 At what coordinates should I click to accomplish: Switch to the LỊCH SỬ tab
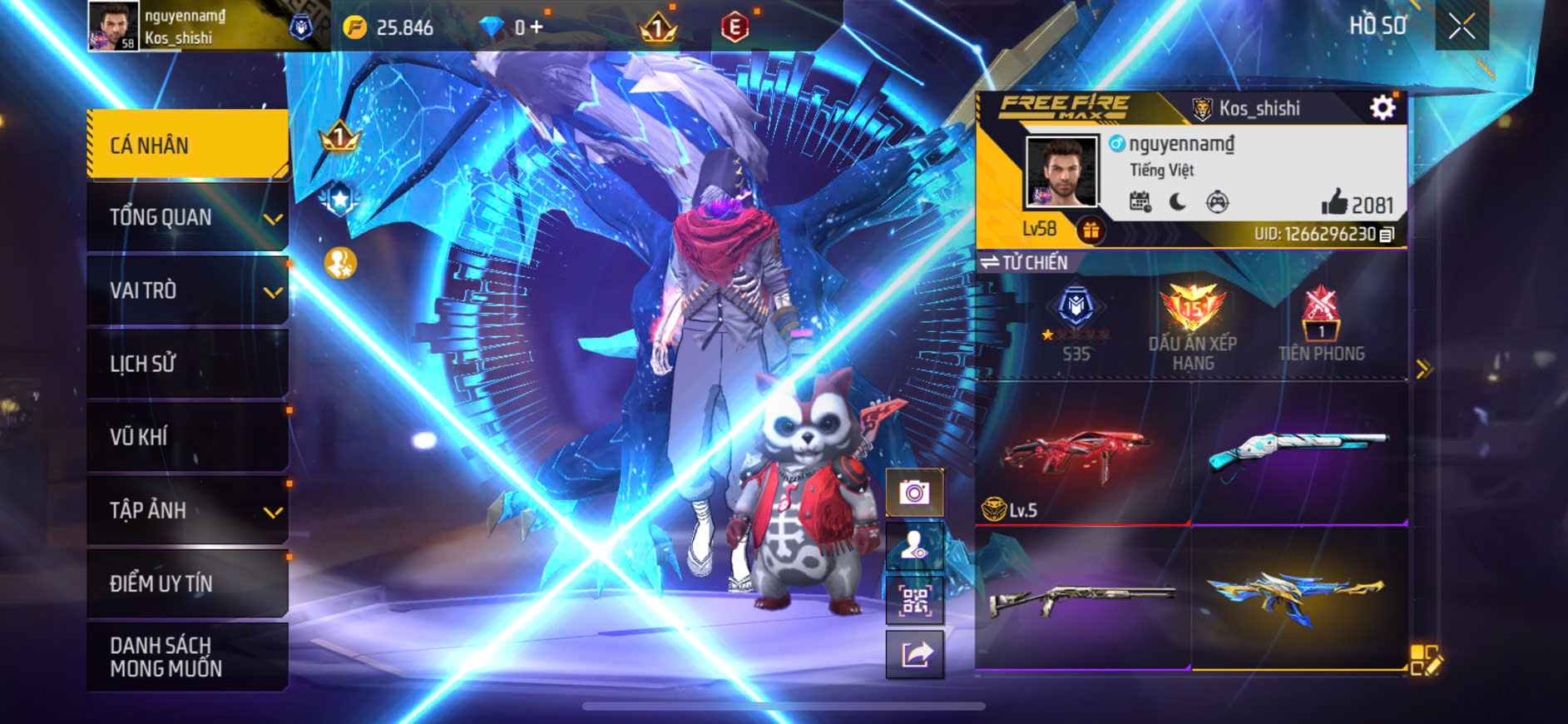[x=188, y=364]
